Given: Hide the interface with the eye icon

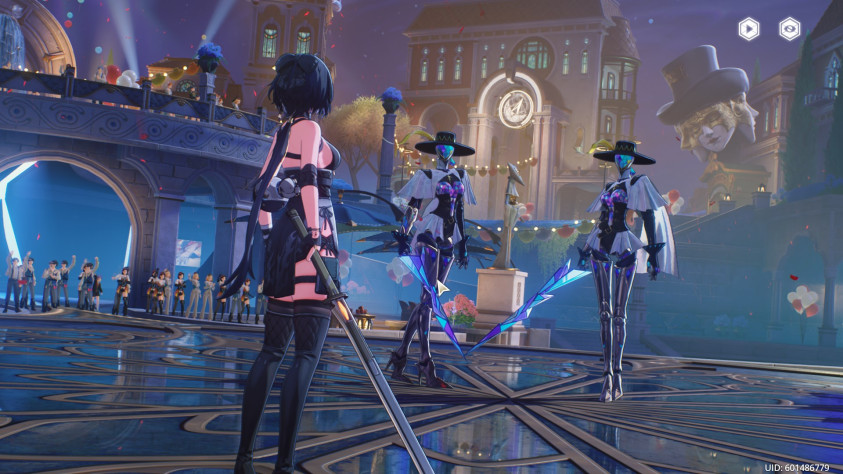Looking at the screenshot, I should 790,29.
